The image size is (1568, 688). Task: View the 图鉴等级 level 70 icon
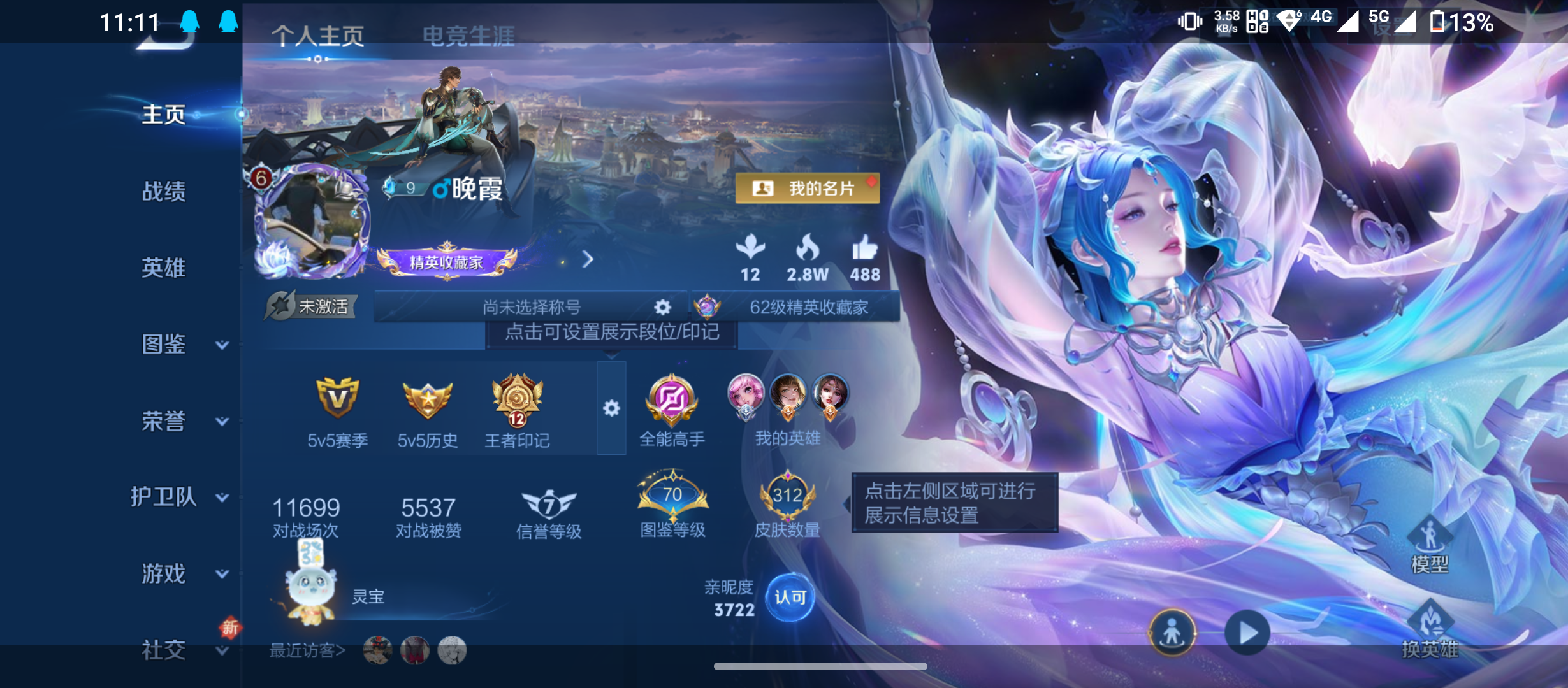click(673, 497)
